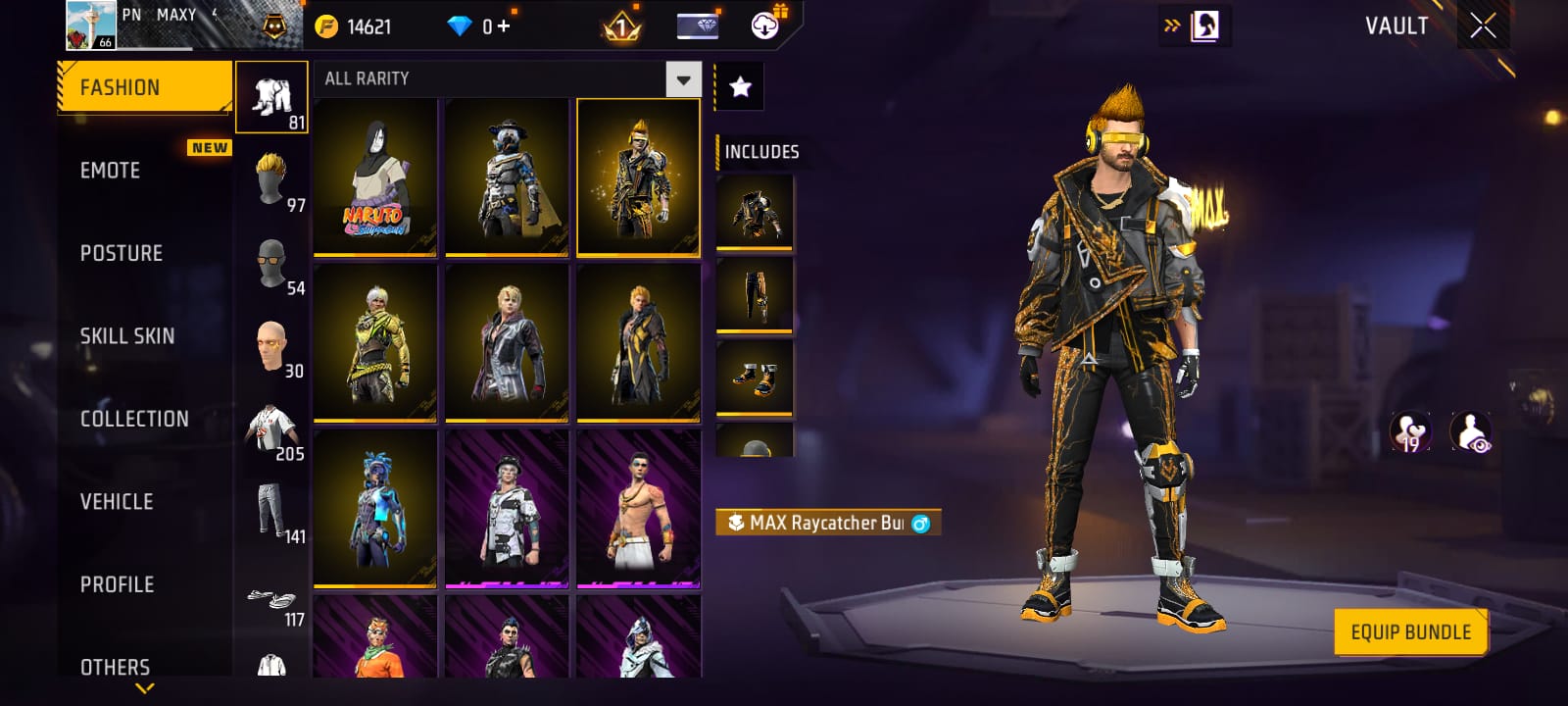Screen dimensions: 1568x706
Task: Switch to the Posture section
Action: tap(122, 253)
